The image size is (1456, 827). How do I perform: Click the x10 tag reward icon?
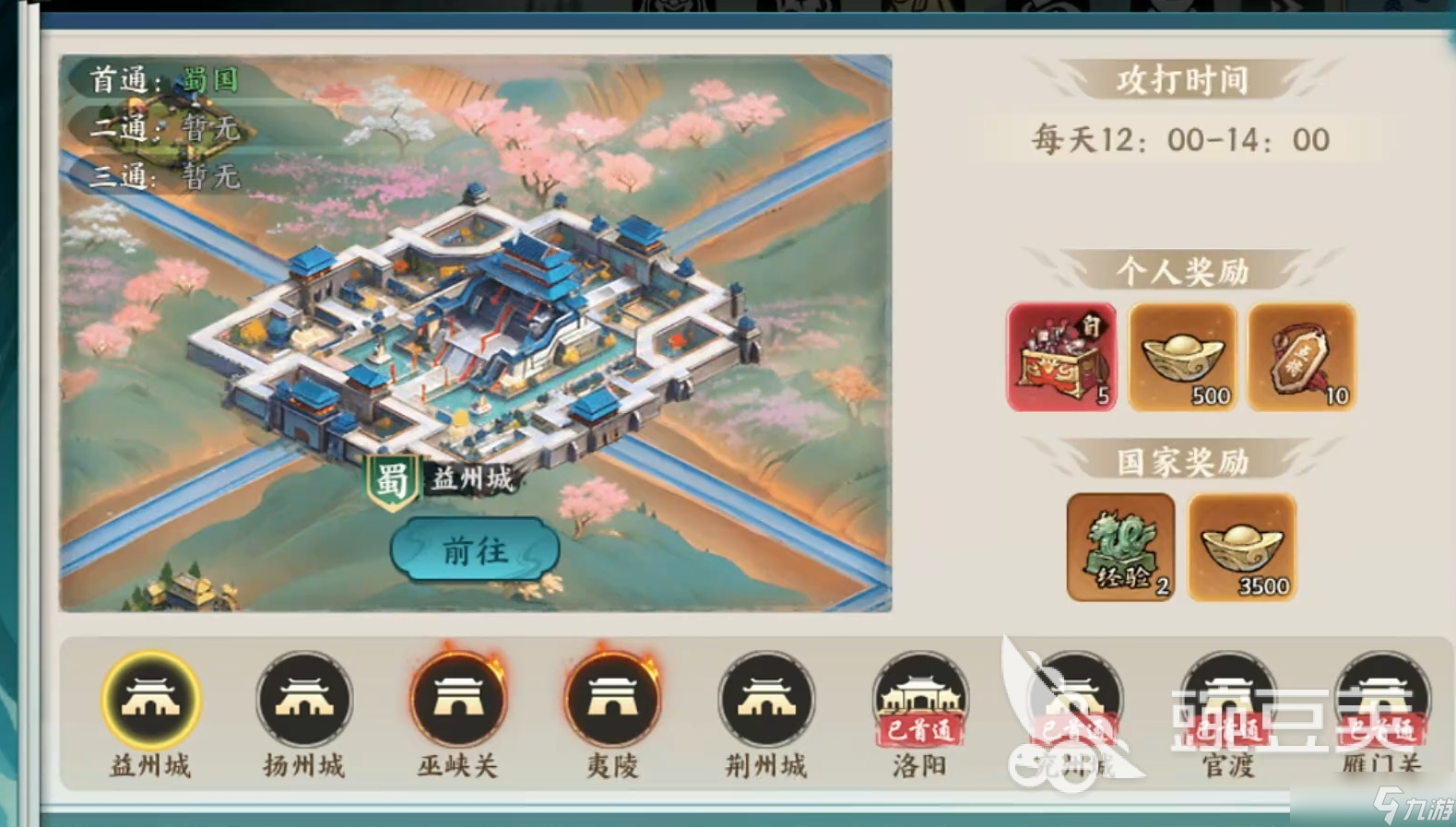tap(1301, 357)
